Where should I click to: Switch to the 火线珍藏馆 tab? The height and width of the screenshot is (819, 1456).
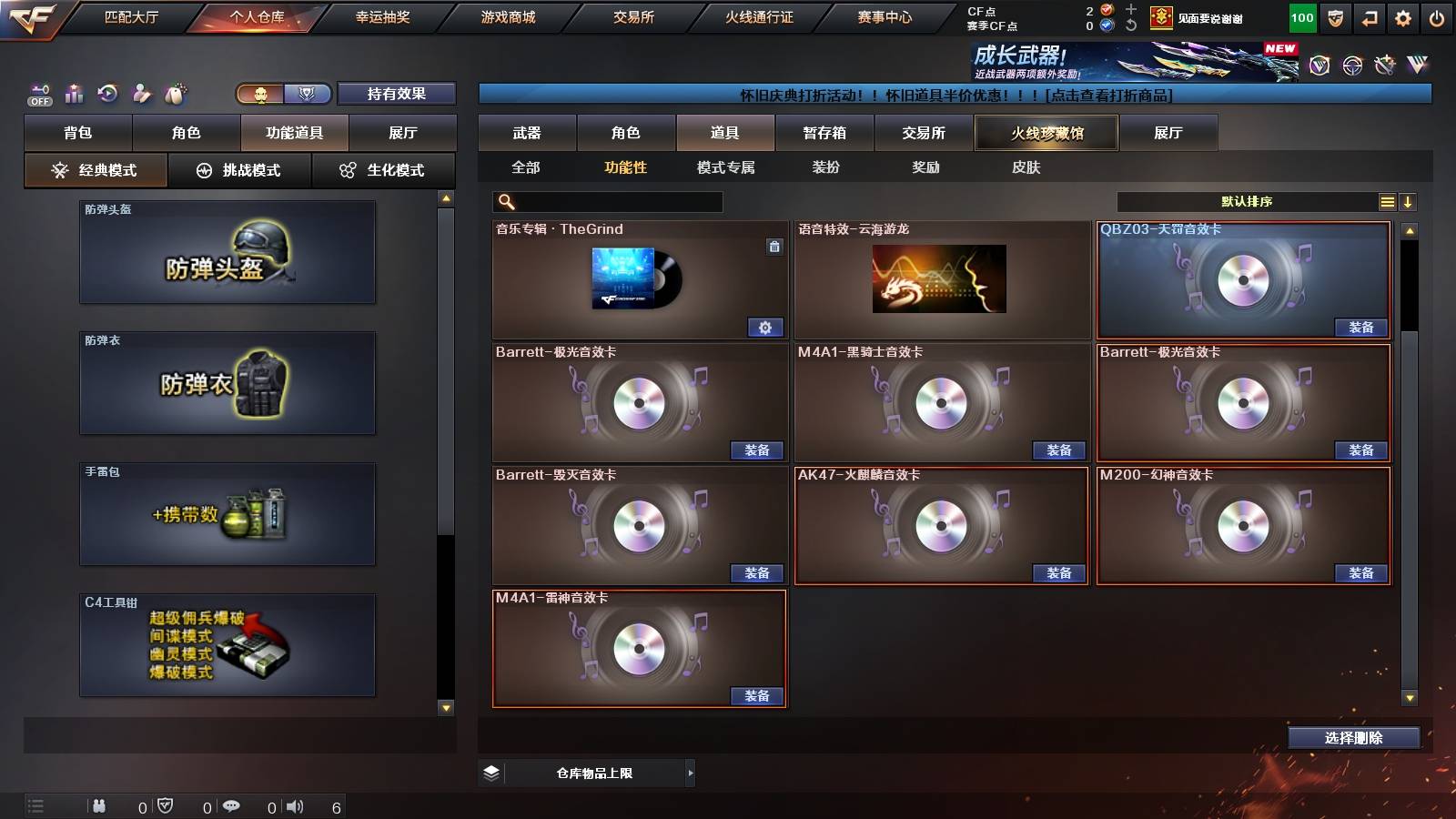pos(1047,133)
